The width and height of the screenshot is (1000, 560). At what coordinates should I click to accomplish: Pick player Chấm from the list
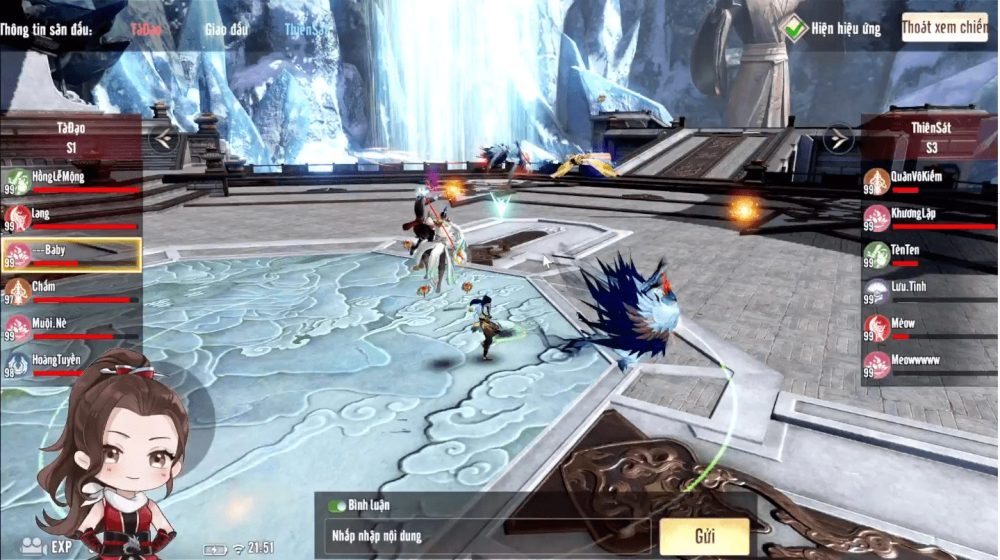coord(70,291)
